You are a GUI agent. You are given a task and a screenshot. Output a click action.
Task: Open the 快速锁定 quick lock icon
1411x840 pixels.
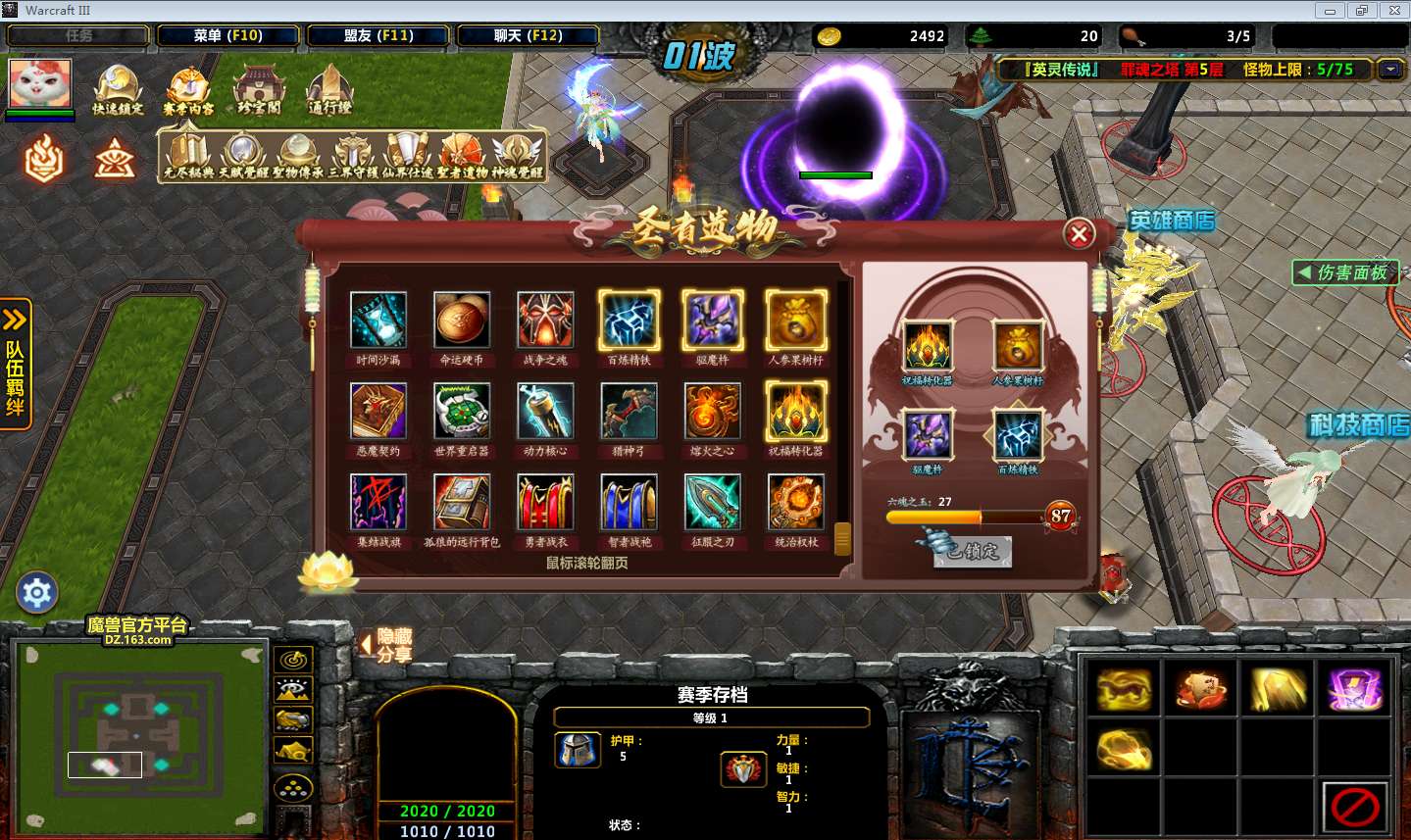(x=118, y=89)
